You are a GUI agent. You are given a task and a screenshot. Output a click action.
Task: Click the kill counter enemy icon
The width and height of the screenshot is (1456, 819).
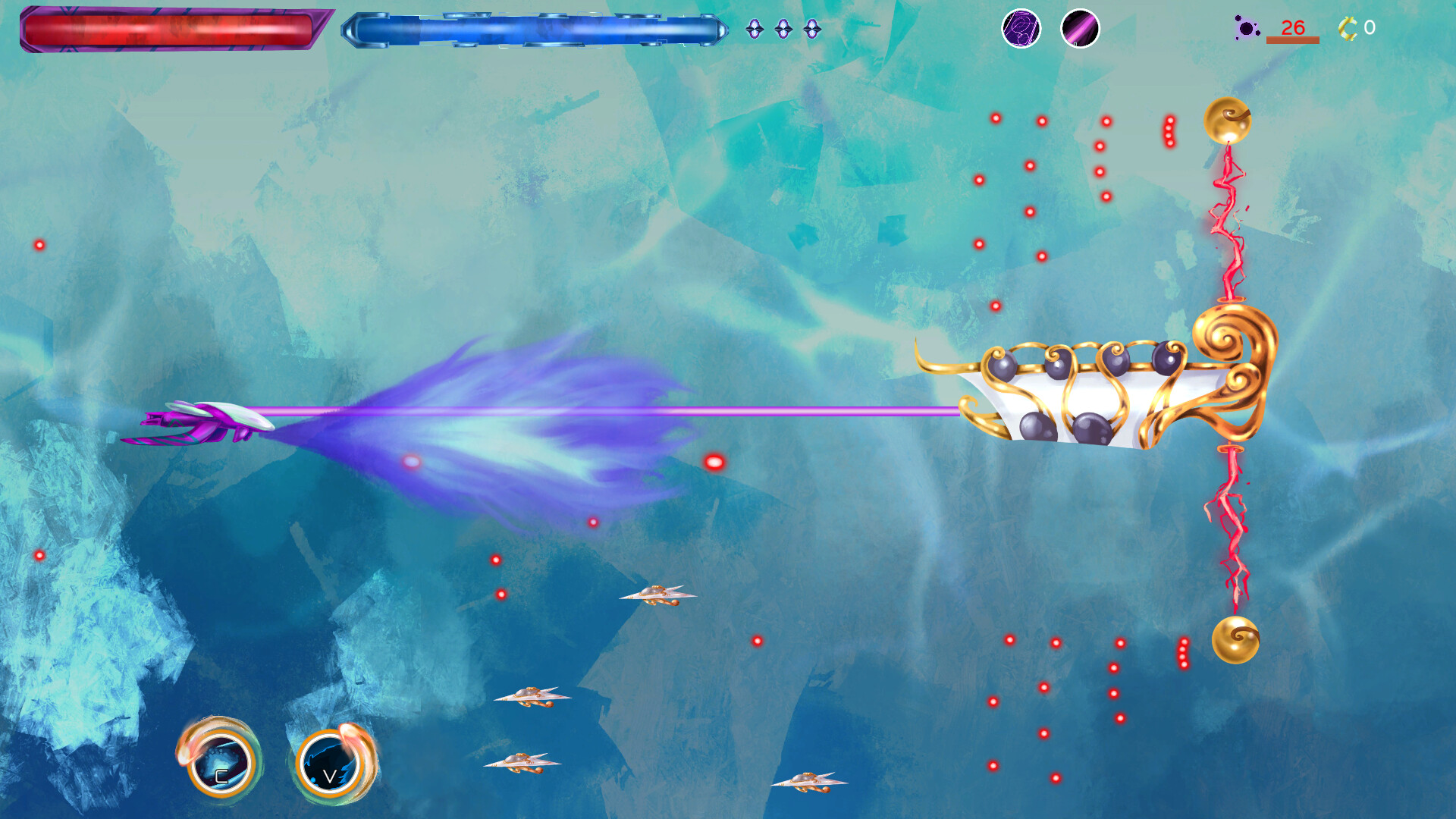1244,29
